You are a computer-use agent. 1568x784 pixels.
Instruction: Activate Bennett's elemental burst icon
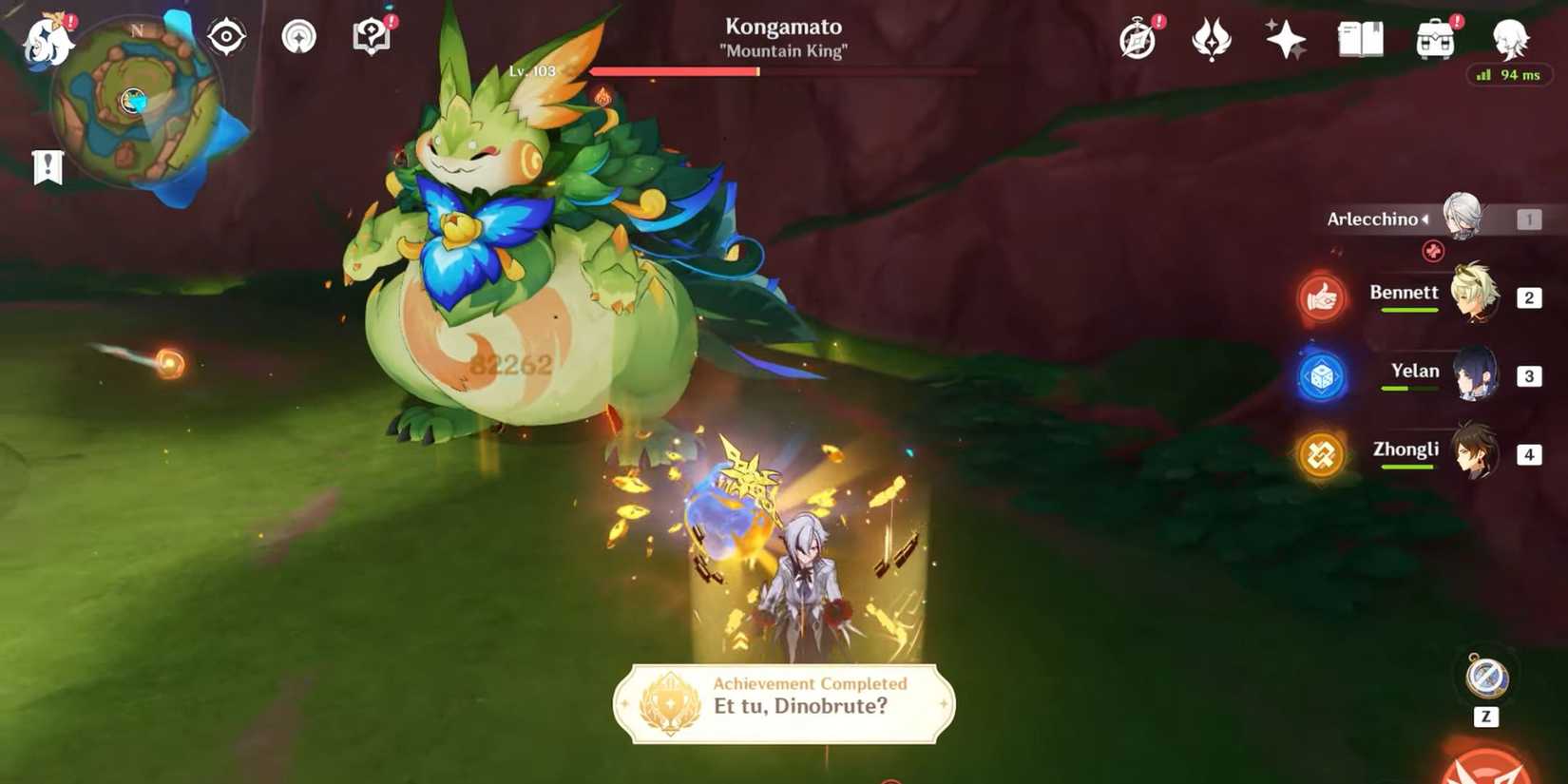pos(1320,298)
